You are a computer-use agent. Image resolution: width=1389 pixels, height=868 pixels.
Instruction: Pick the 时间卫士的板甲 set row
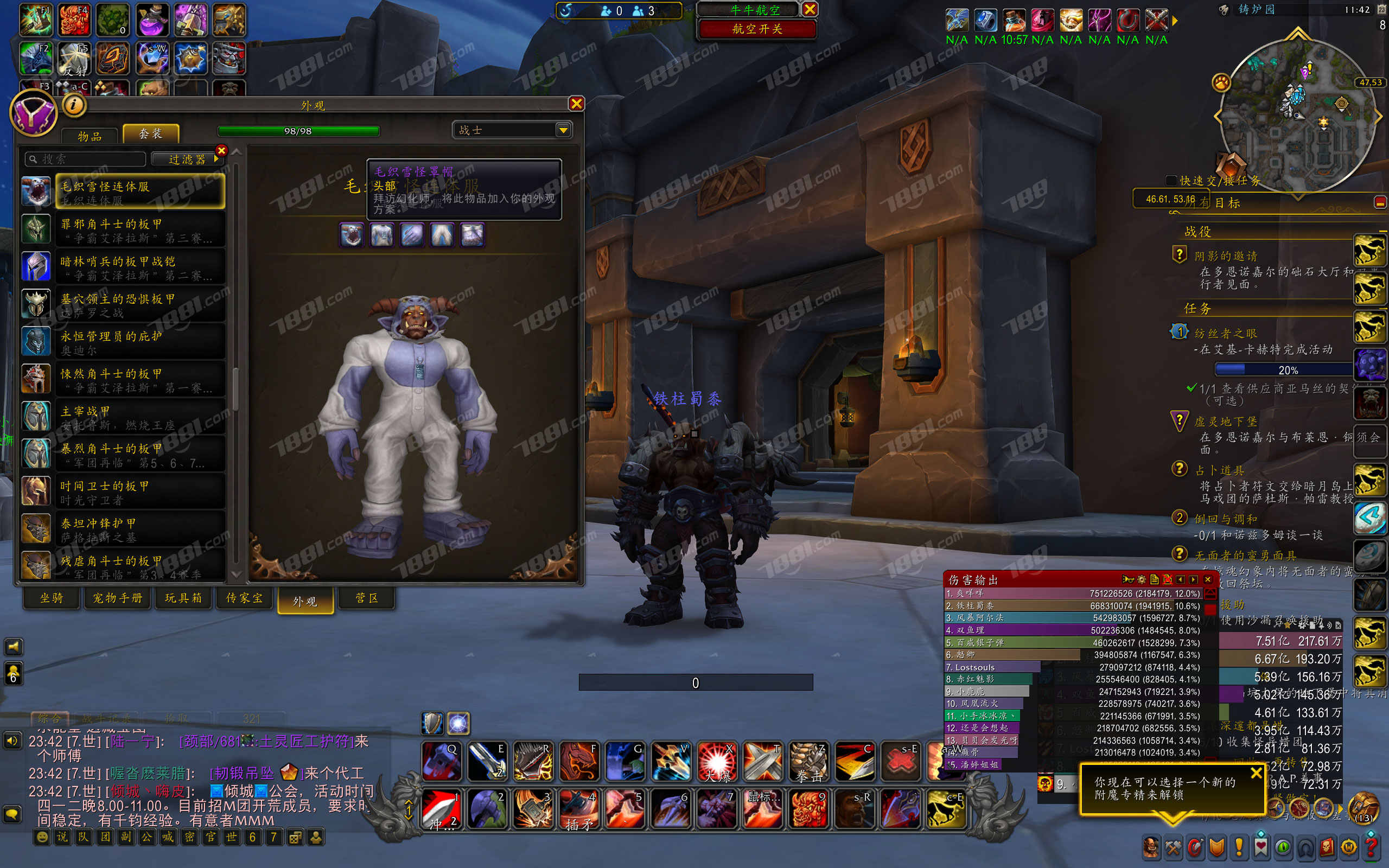(x=139, y=492)
